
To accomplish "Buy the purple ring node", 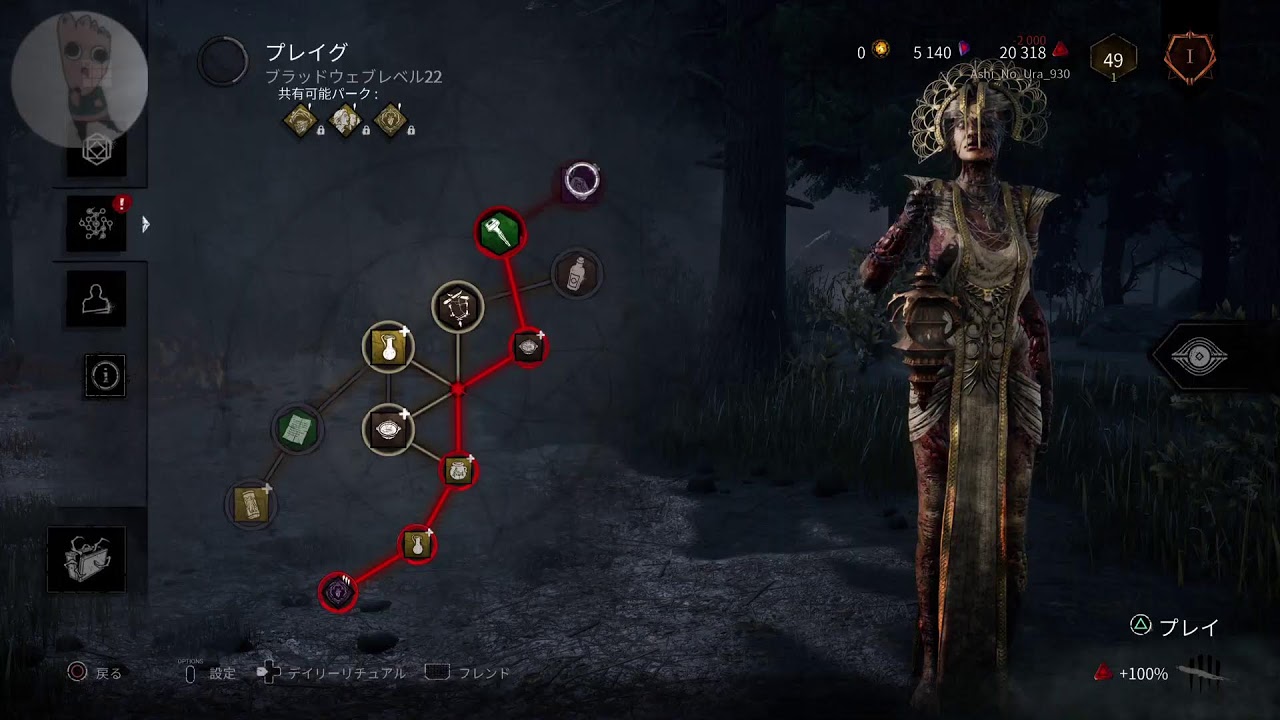I will (581, 181).
